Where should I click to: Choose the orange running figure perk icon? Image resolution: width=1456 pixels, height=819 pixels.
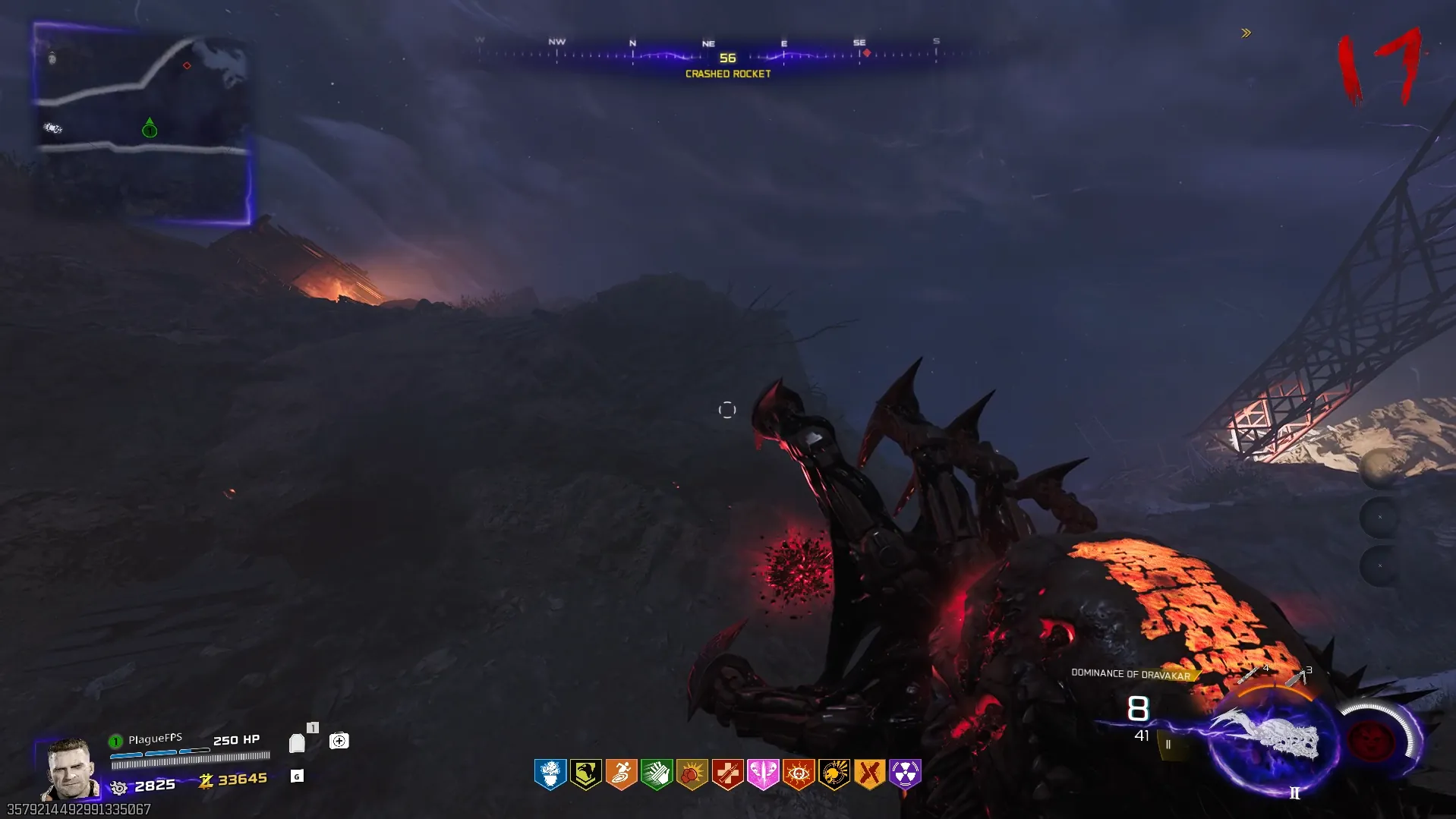pos(621,774)
